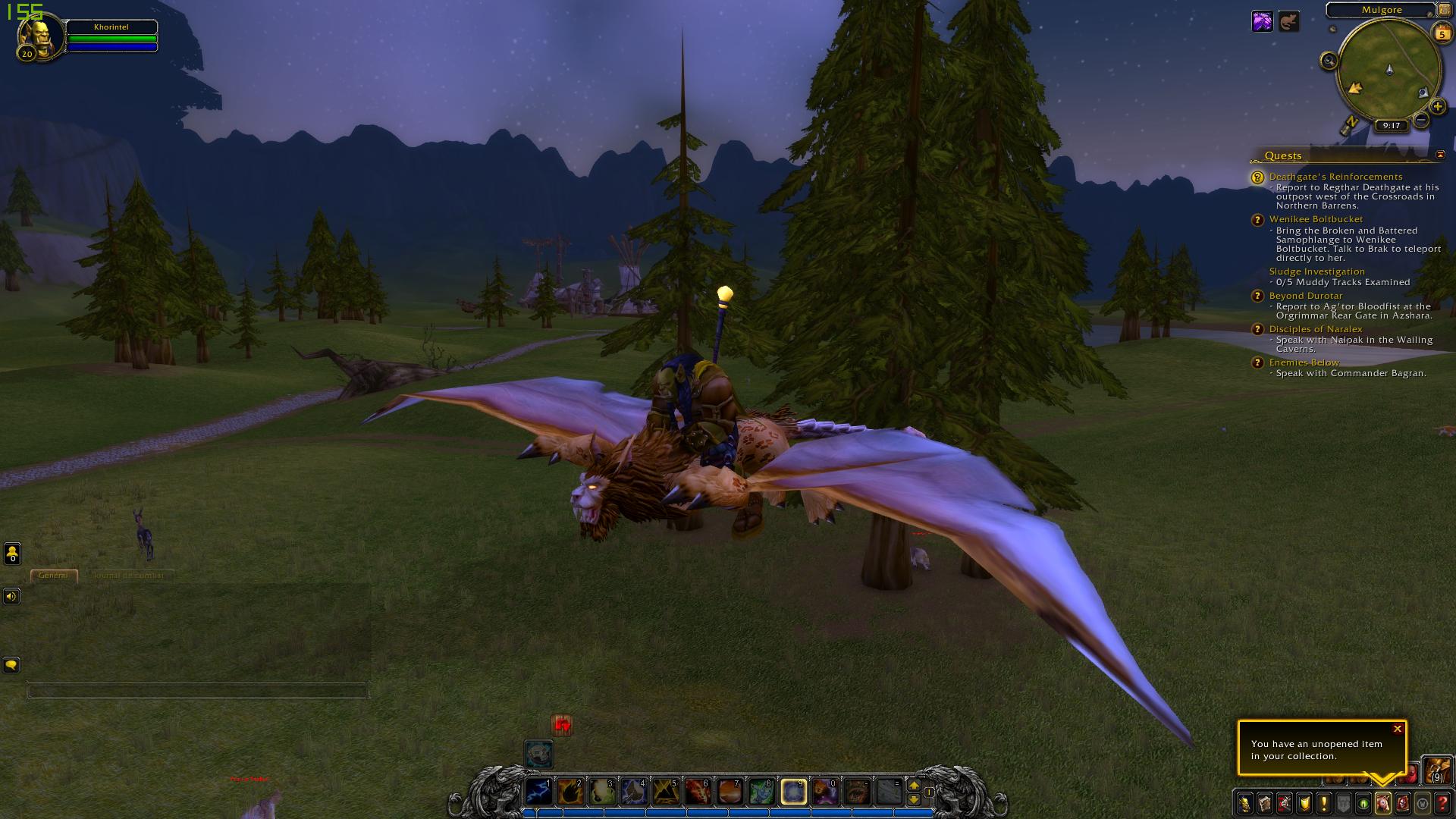Page the action bar up

point(914,786)
